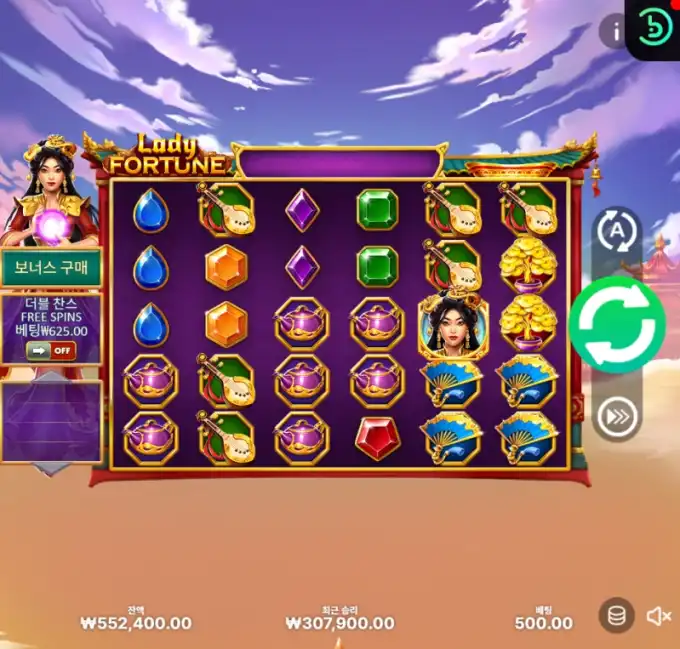Spin the reels with the green button

tap(617, 325)
